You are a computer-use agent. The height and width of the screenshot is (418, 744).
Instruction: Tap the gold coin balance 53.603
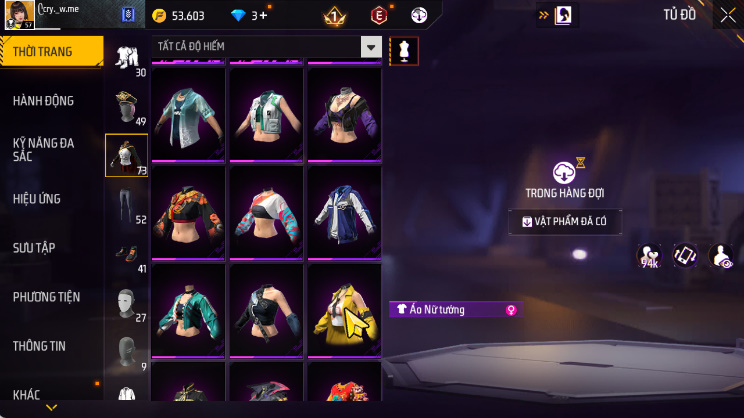click(180, 15)
